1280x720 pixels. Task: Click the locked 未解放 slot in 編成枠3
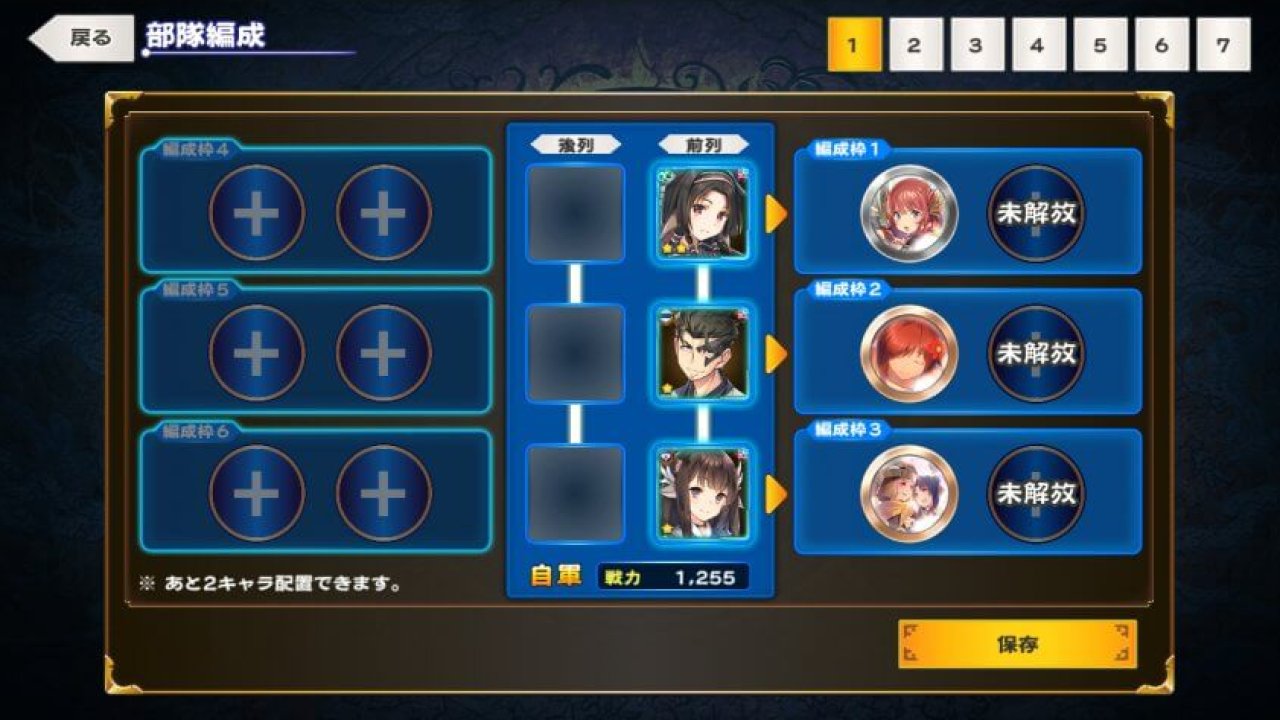(1036, 493)
